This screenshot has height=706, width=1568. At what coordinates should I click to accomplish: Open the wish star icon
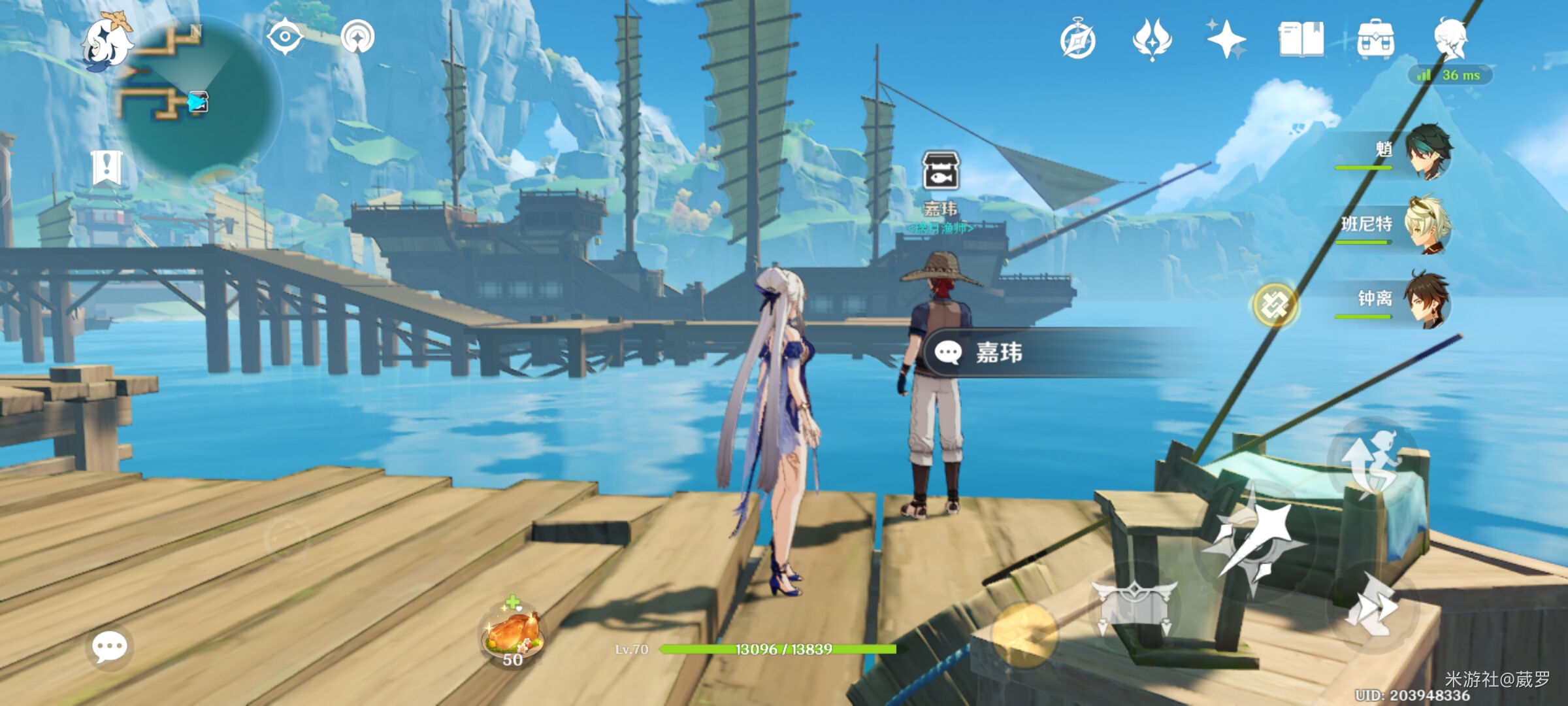[x=1226, y=39]
